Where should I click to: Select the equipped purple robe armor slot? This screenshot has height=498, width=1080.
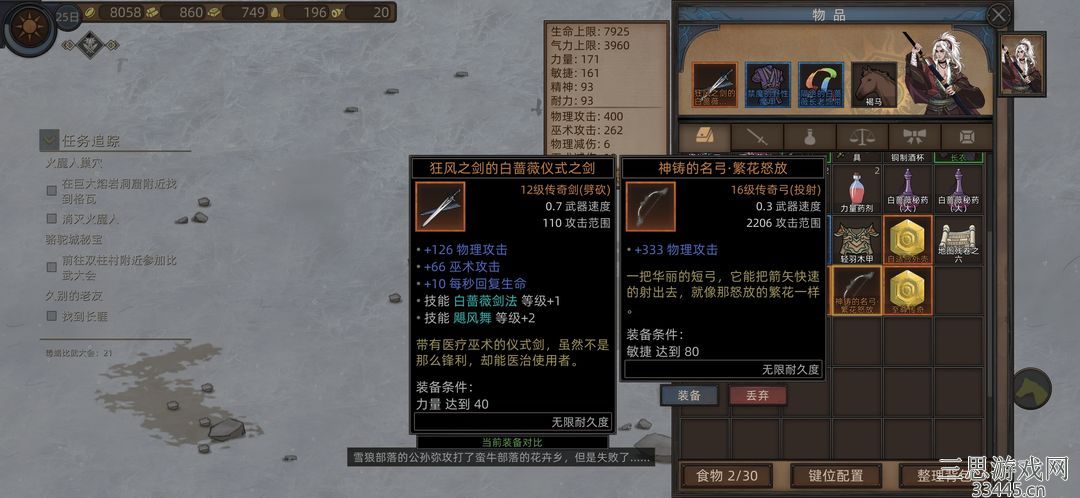[x=767, y=85]
